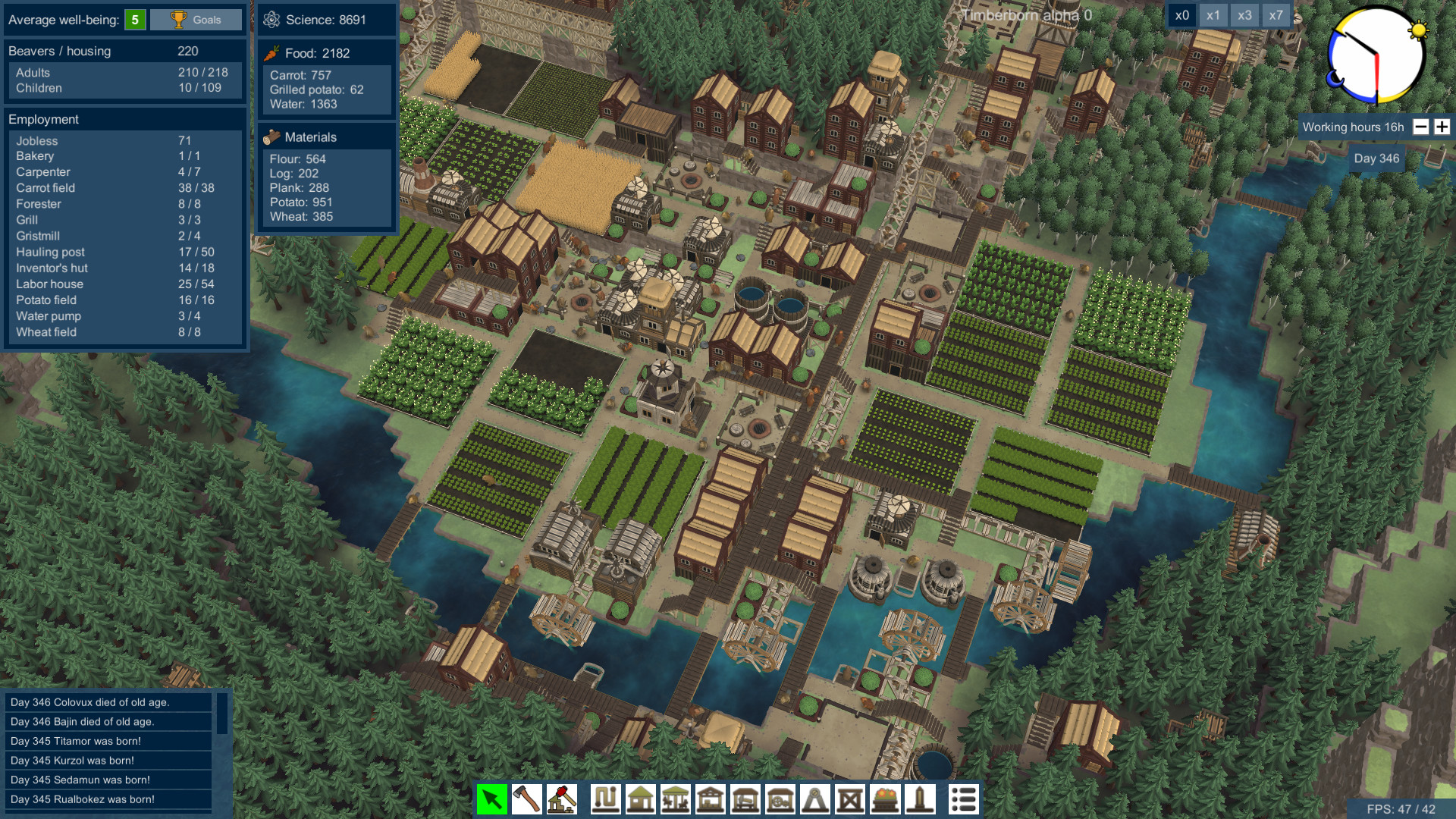Open the Goals panel
Screen dimensions: 1456x819
coord(196,20)
